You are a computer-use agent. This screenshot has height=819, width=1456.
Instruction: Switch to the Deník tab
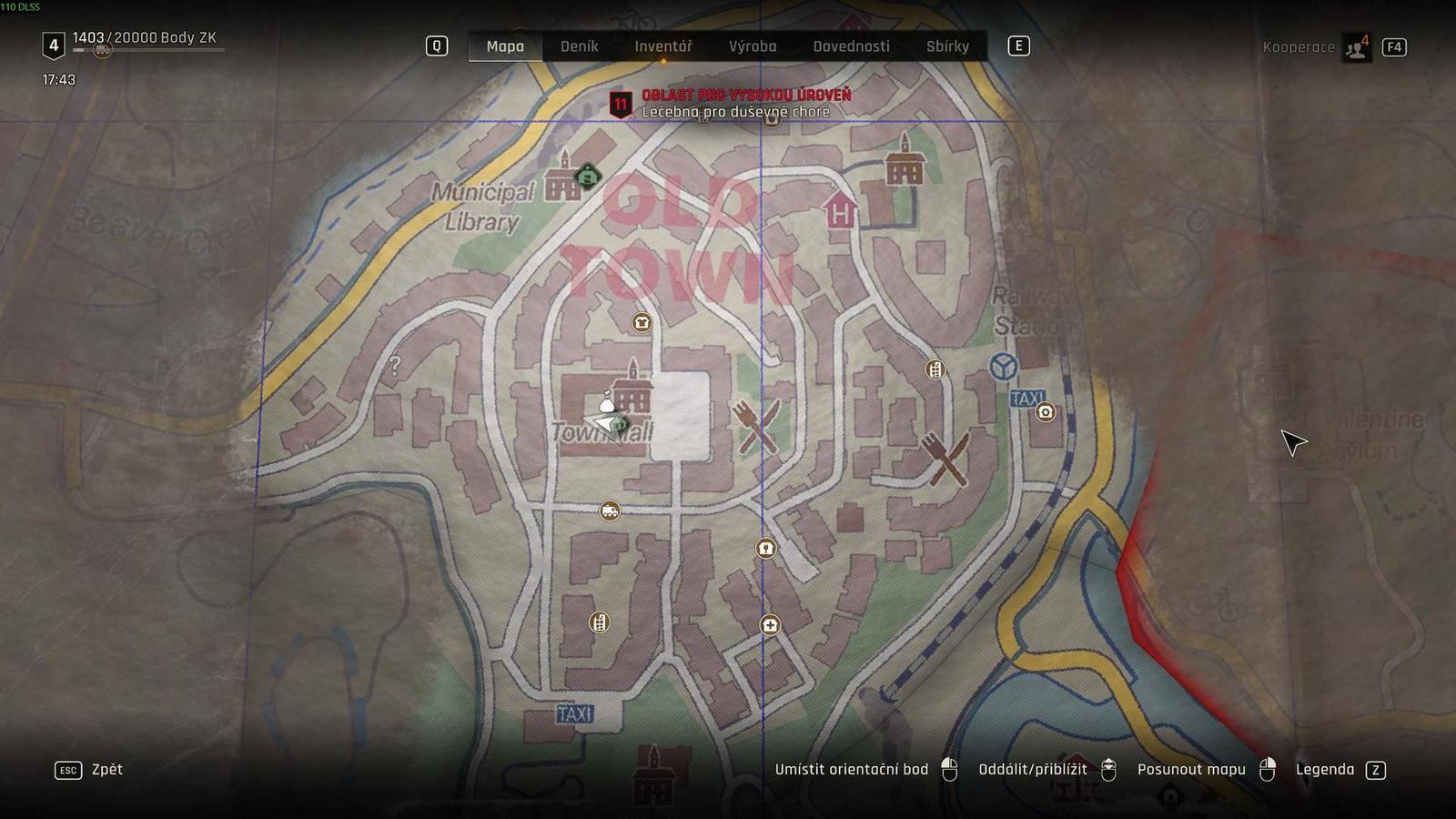tap(579, 46)
